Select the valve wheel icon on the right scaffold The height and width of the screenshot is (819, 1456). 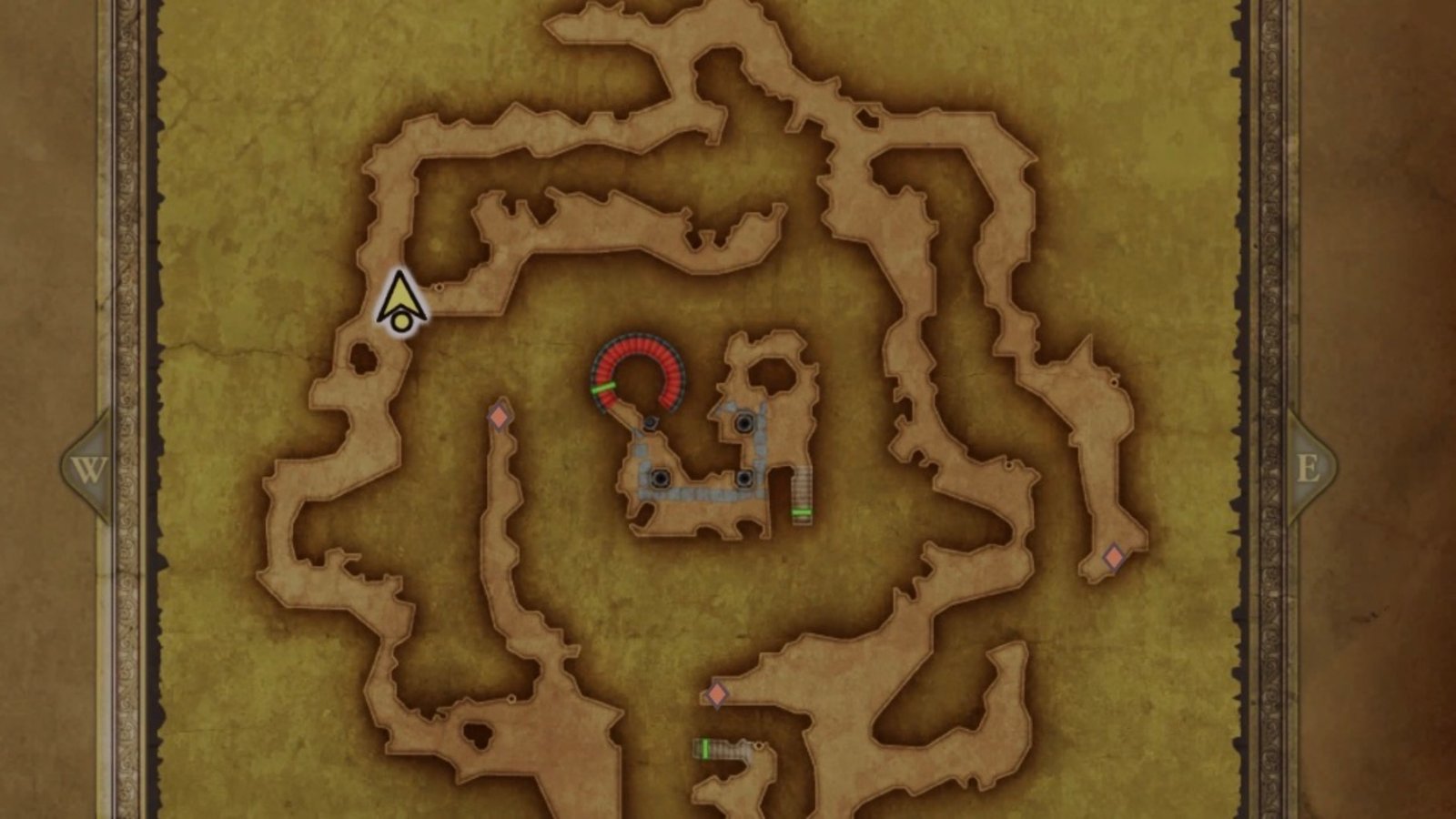coord(744,480)
